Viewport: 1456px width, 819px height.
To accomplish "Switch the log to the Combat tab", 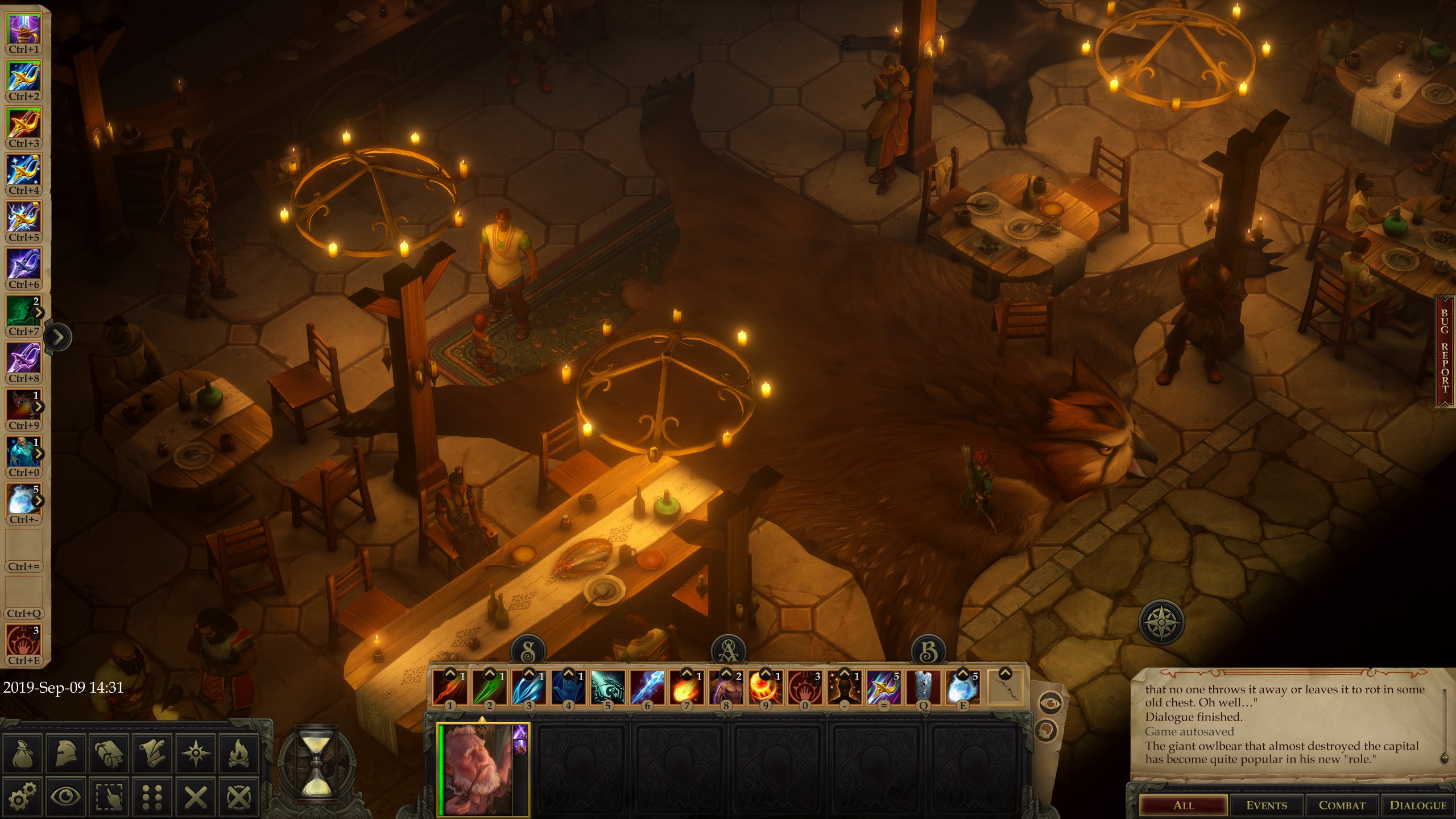I will [1342, 805].
